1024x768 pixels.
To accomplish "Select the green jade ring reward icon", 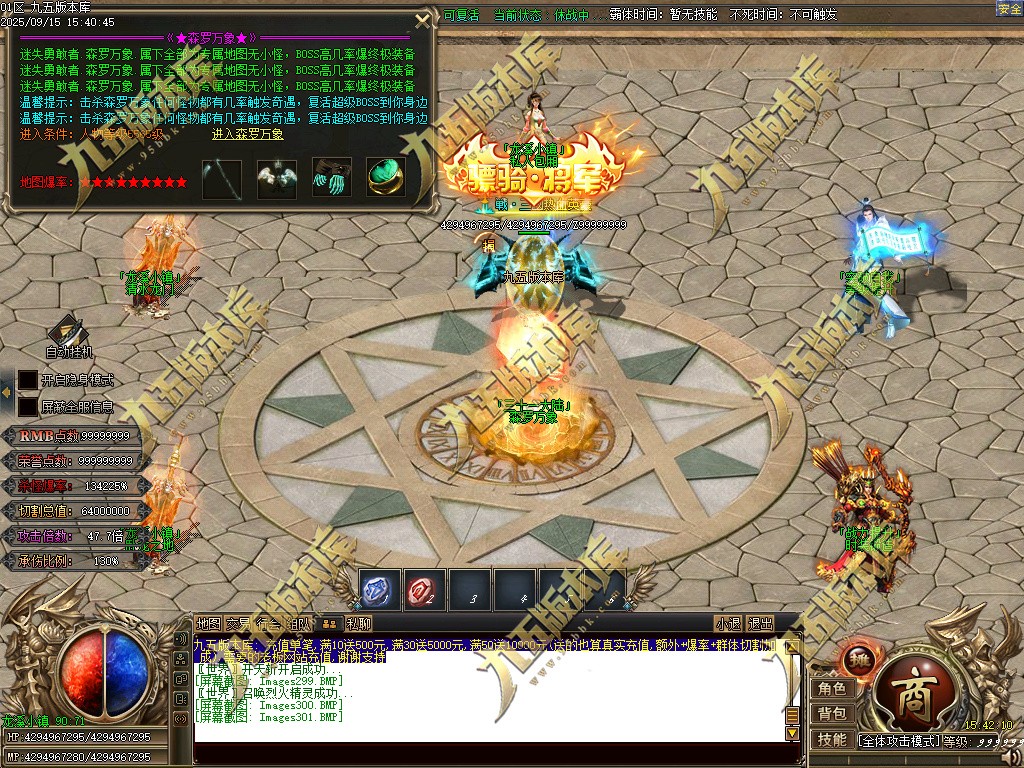I will point(385,178).
